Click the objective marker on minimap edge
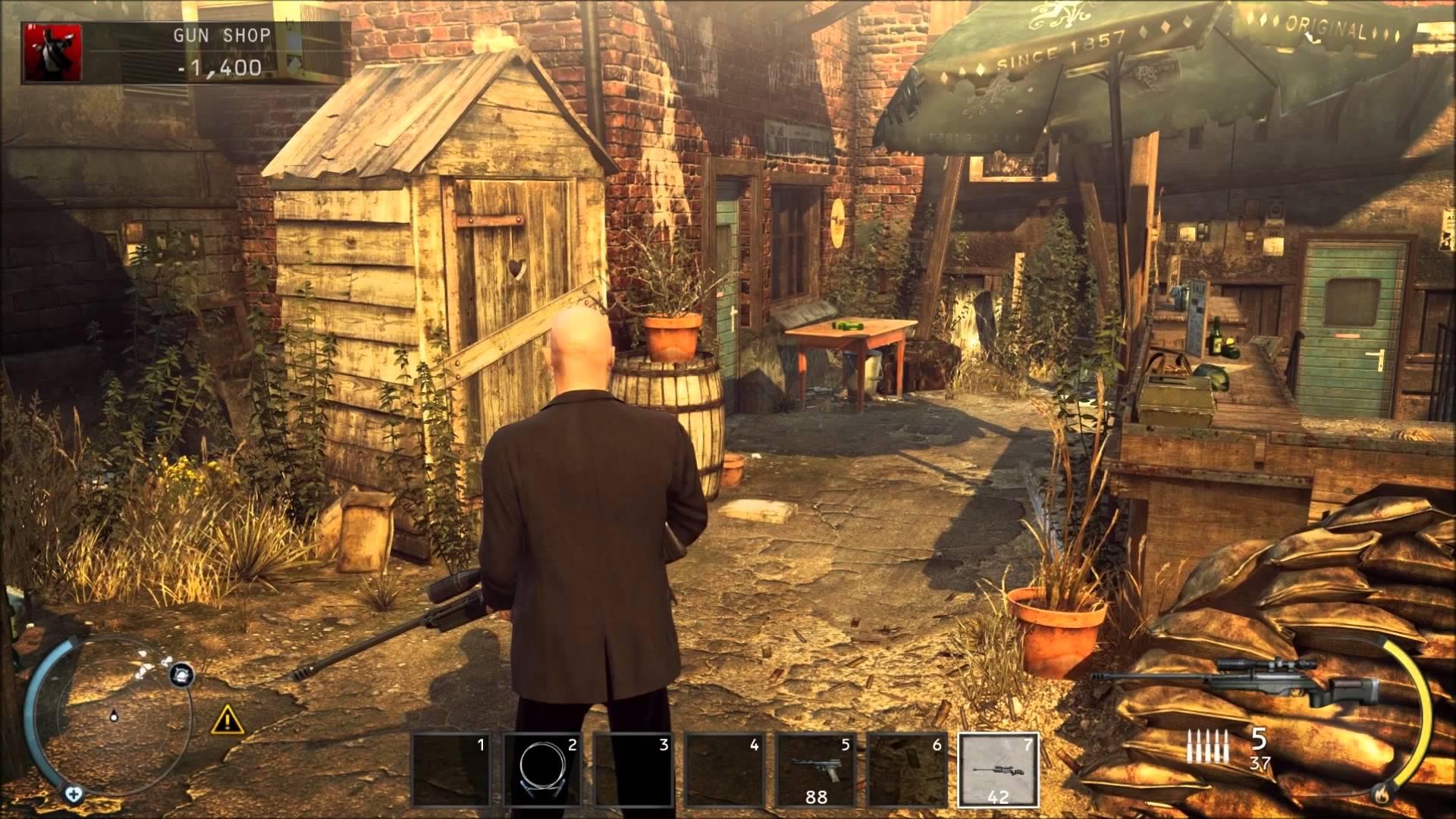The image size is (1456, 819). tap(181, 673)
